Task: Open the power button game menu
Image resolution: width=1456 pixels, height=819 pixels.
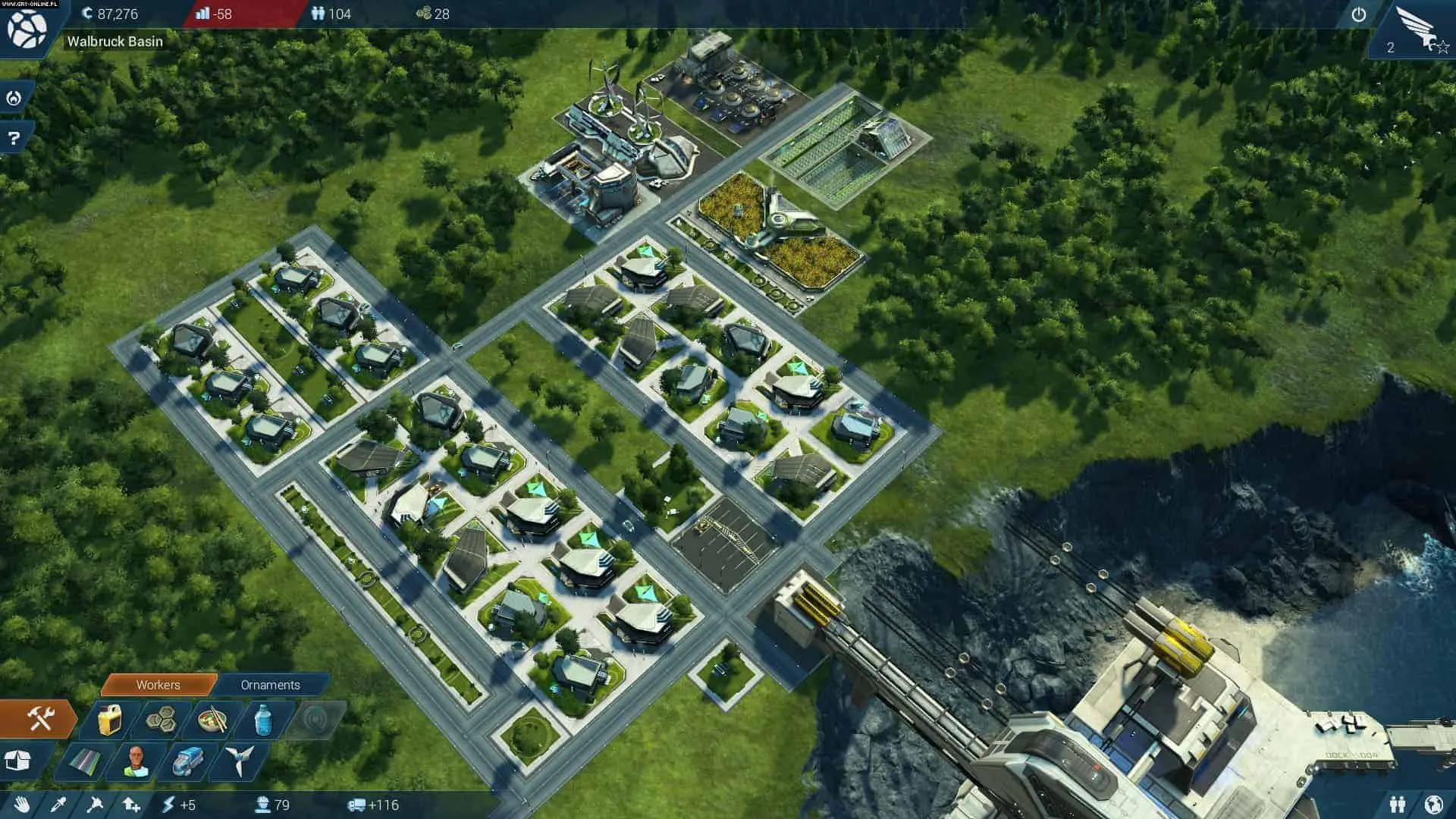Action: click(x=1358, y=14)
